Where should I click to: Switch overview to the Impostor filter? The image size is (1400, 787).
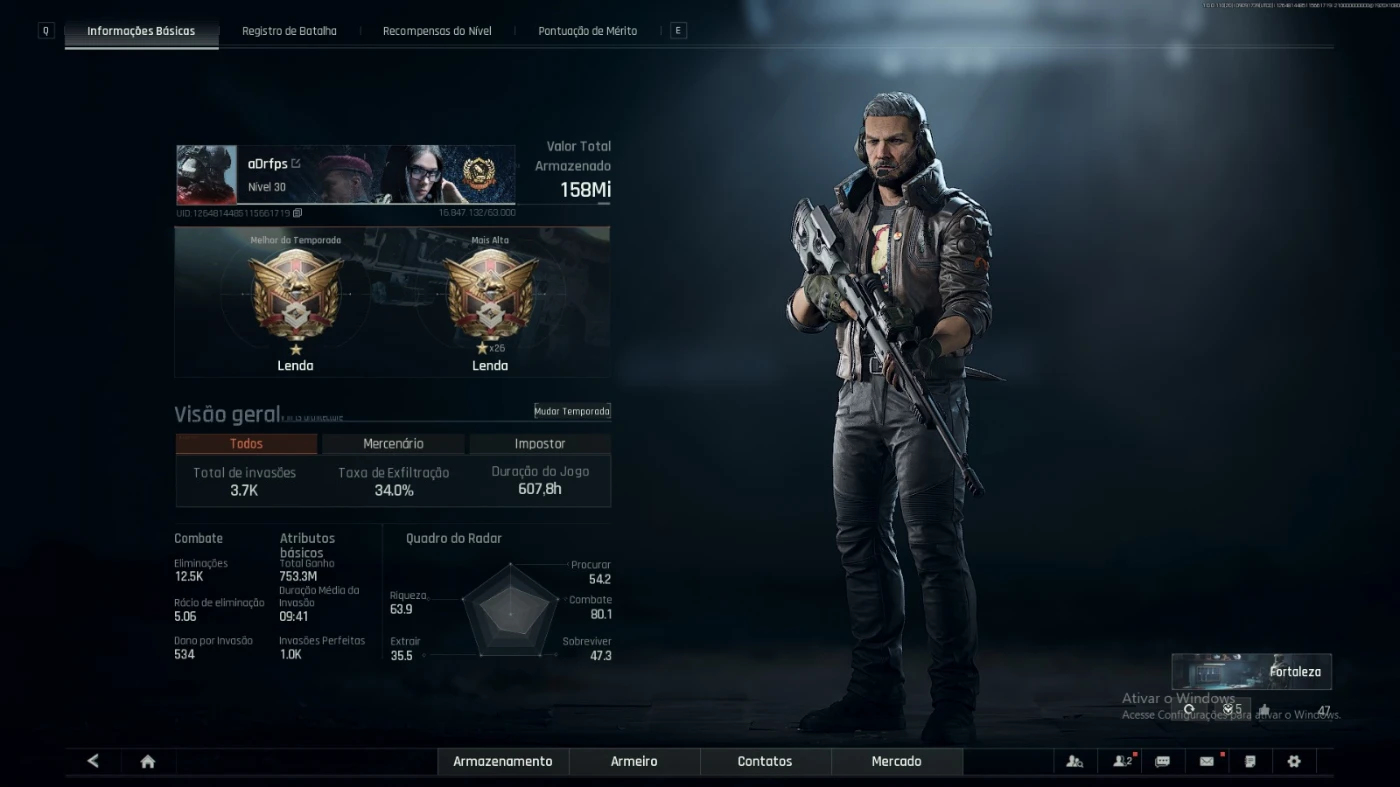click(540, 444)
